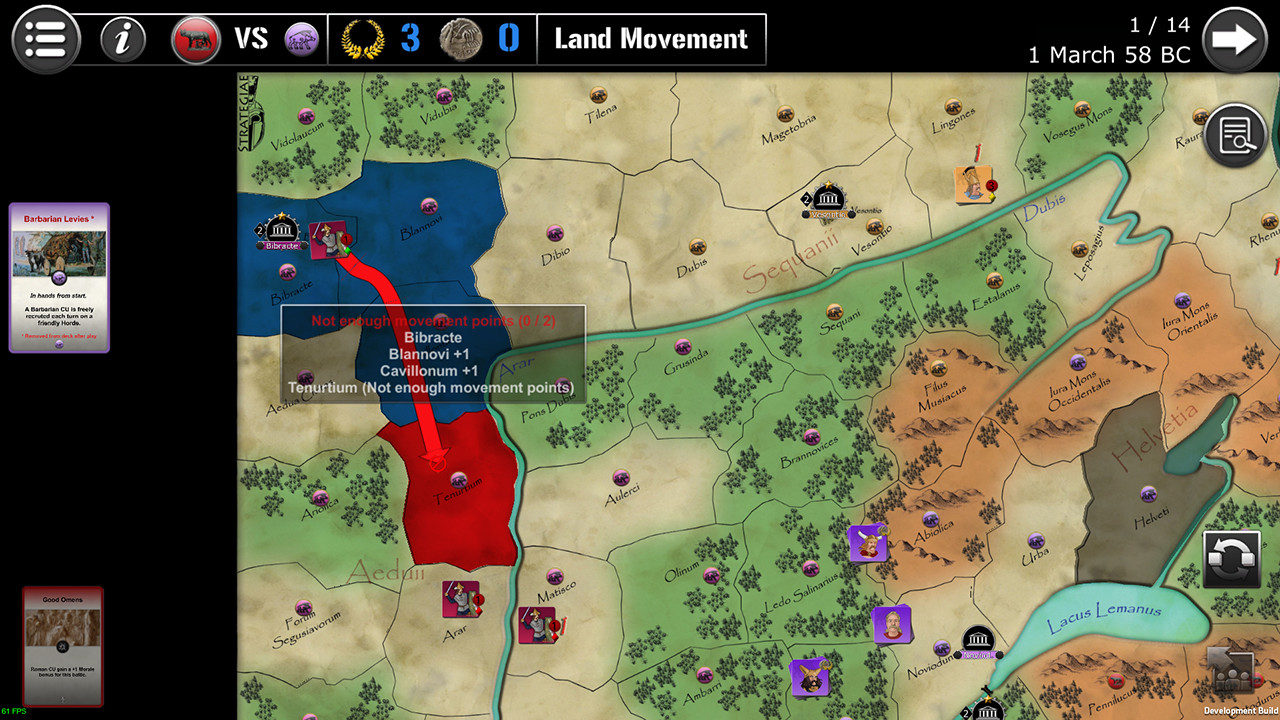1280x720 pixels.
Task: Click the Land Movement phase label
Action: pyautogui.click(x=651, y=39)
